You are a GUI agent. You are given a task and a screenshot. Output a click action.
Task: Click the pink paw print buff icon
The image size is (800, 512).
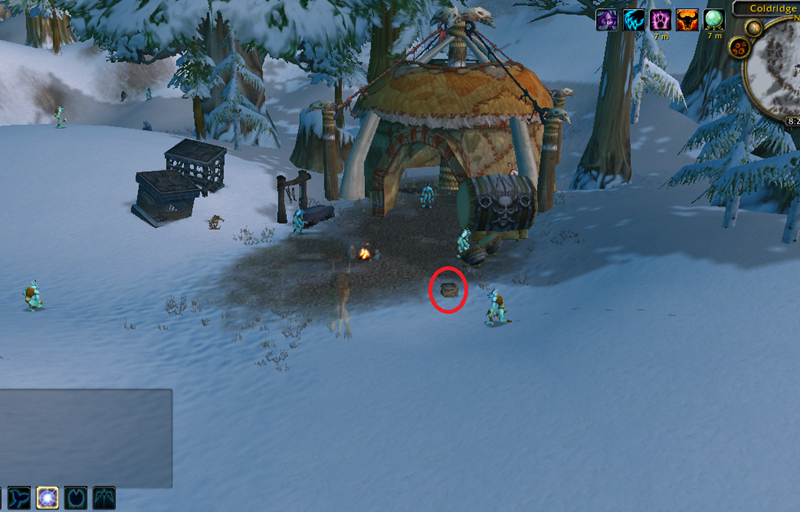coord(660,20)
